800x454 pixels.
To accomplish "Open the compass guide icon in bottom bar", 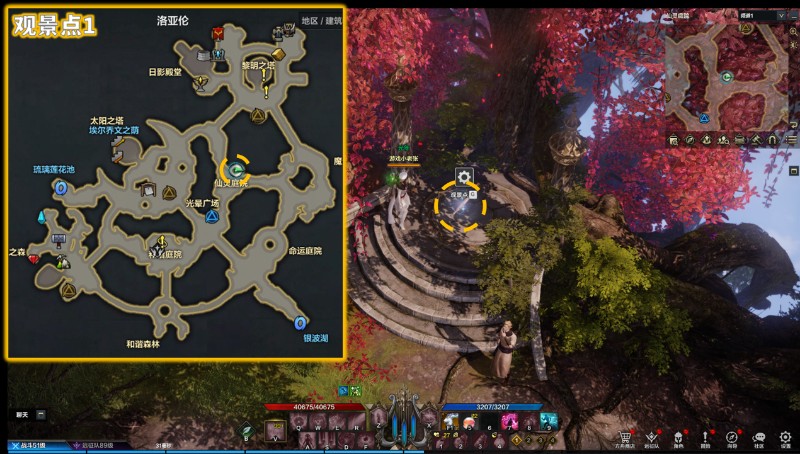I will click(732, 437).
